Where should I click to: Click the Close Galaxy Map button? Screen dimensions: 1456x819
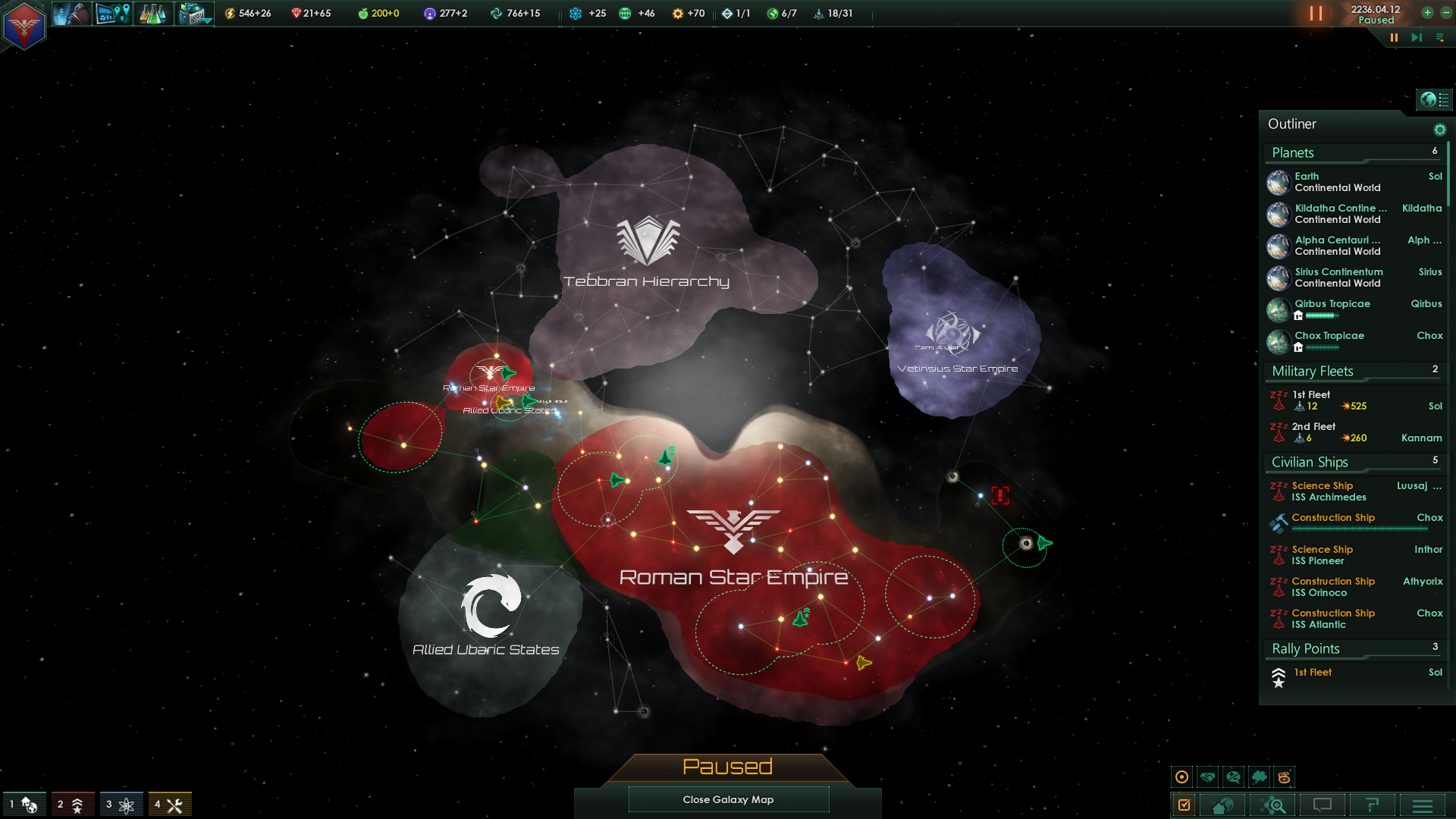728,799
